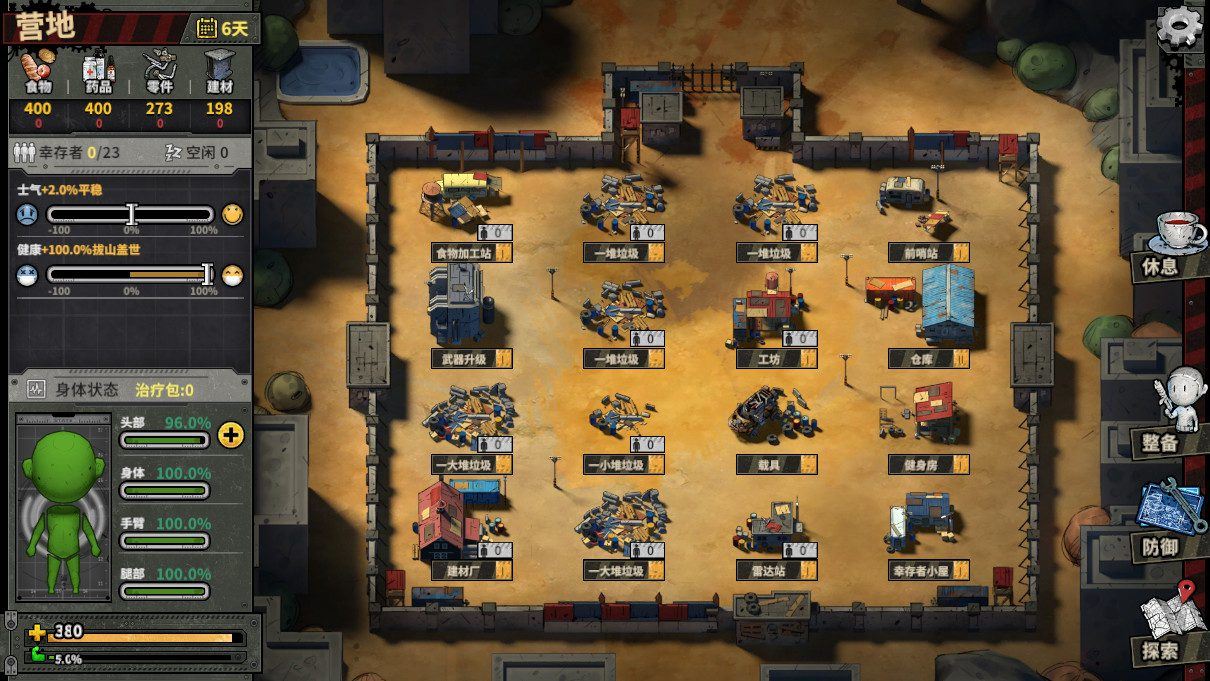Select the 身体状态 body status header
This screenshot has width=1210, height=681.
pyautogui.click(x=88, y=389)
